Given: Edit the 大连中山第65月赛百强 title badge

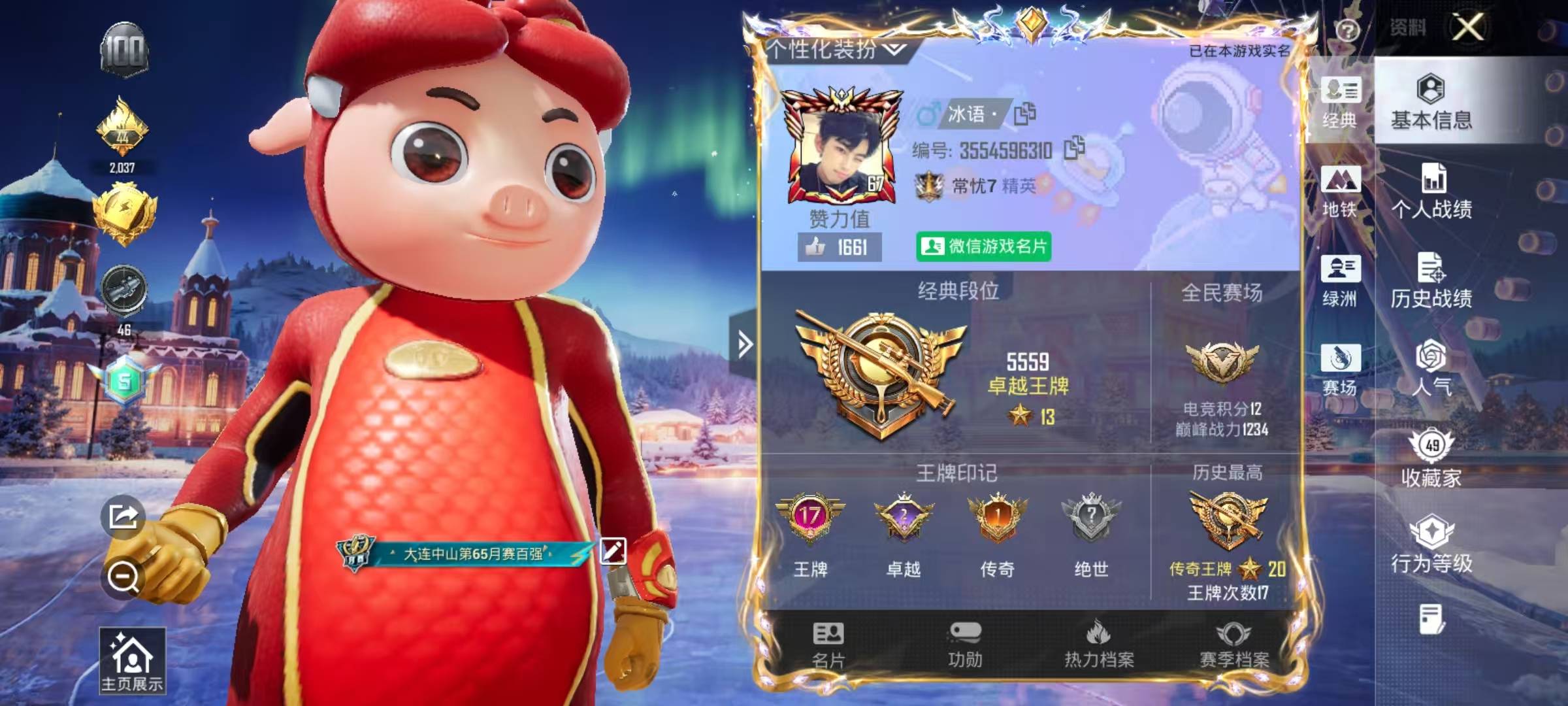Looking at the screenshot, I should click(x=612, y=551).
